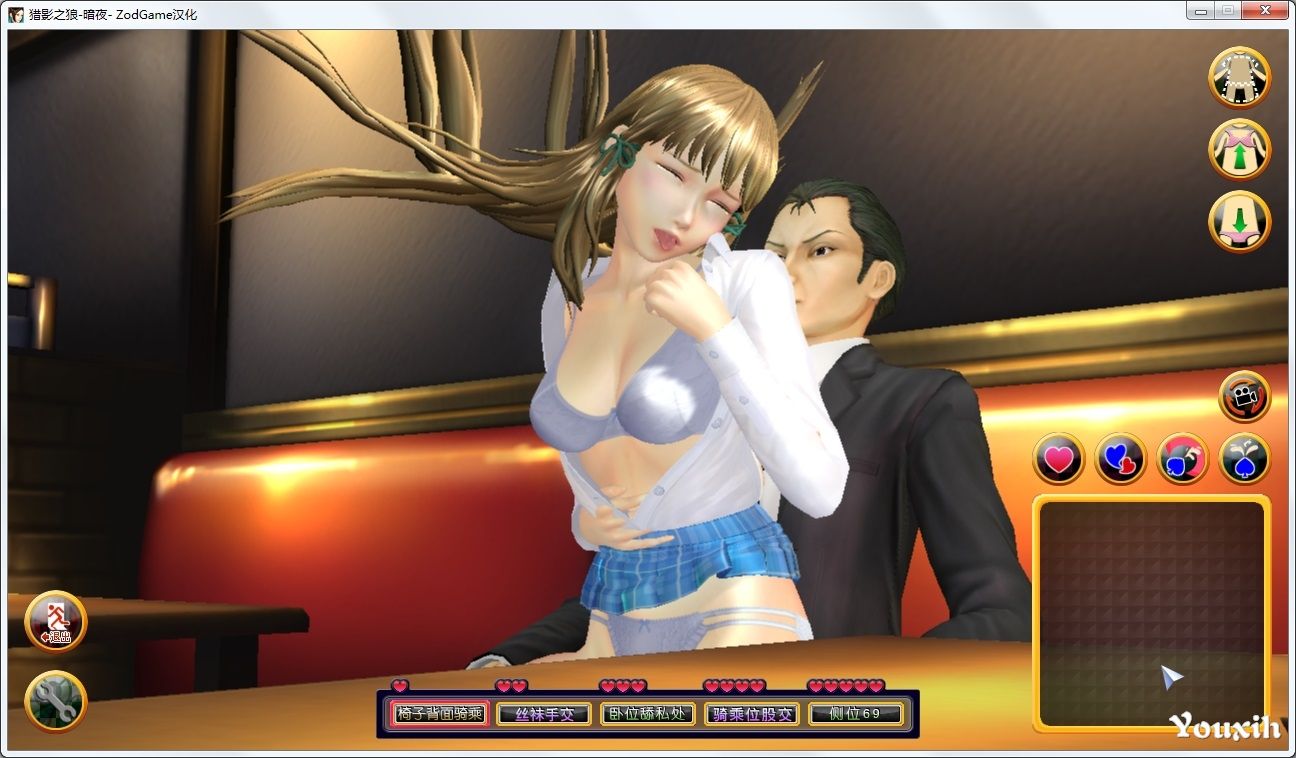
Task: Click the top clothing icon with the necklace
Action: pyautogui.click(x=1239, y=77)
